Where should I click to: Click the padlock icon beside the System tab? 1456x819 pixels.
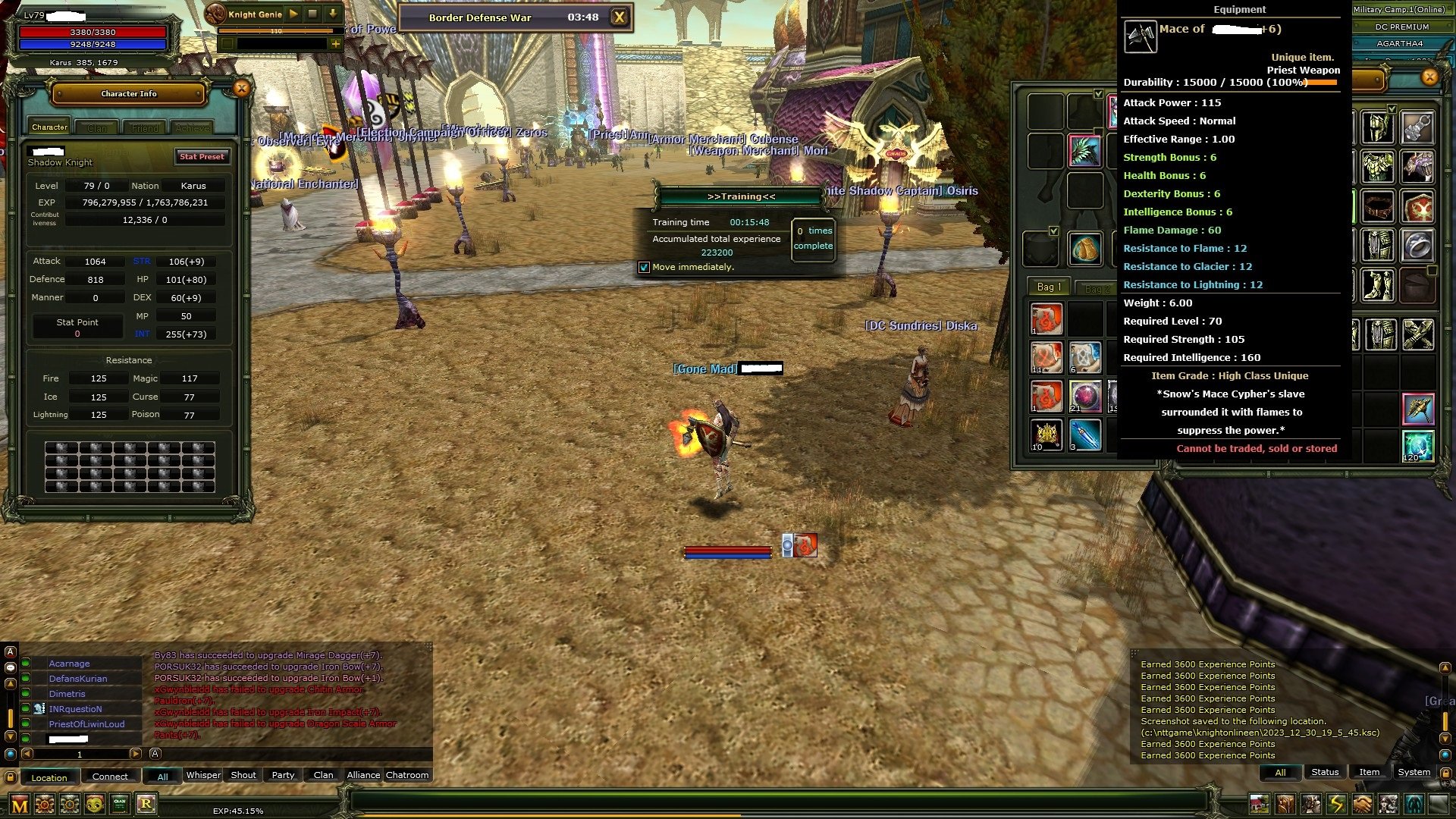[x=1446, y=773]
